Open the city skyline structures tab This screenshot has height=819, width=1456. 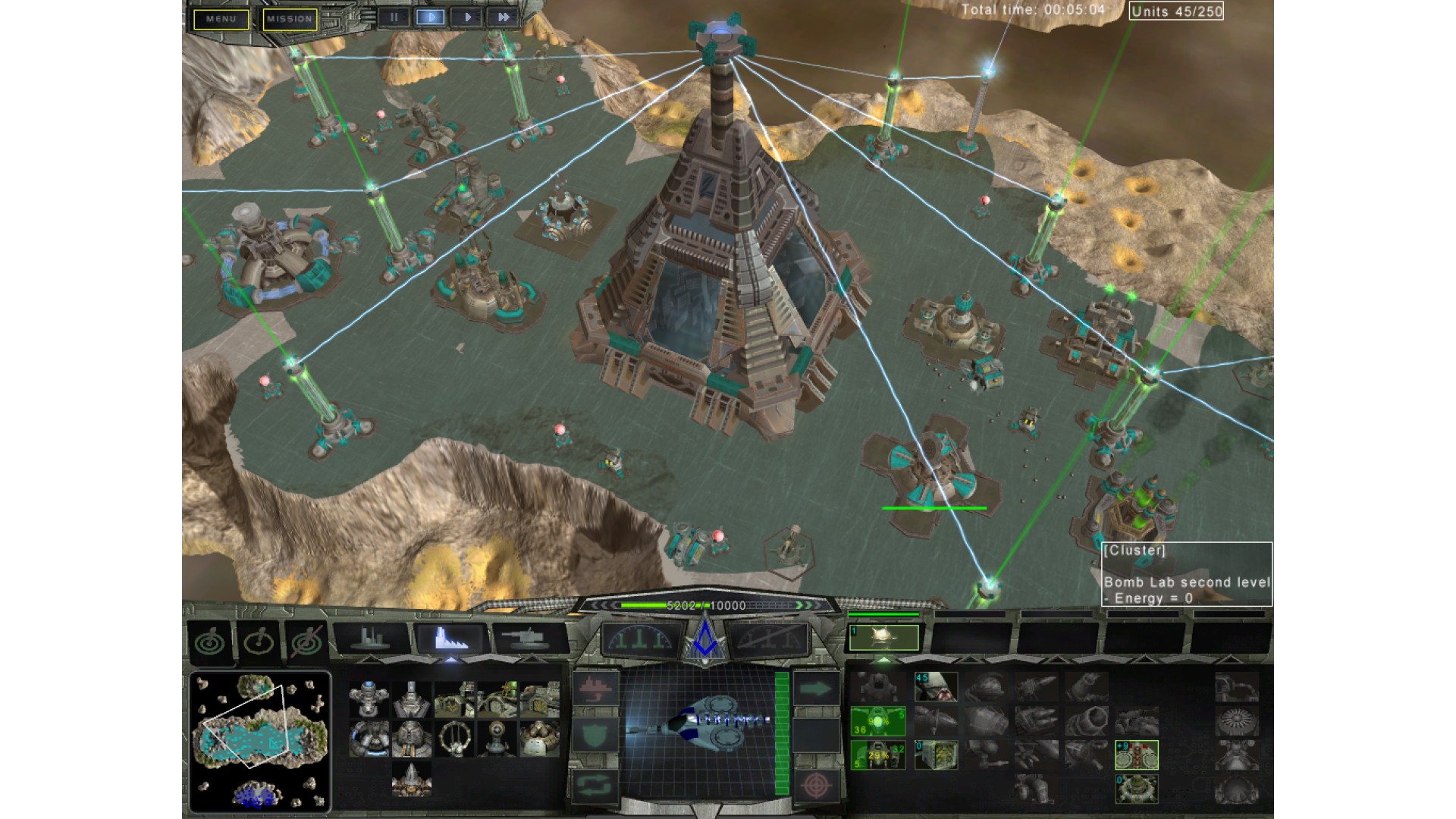(x=371, y=639)
